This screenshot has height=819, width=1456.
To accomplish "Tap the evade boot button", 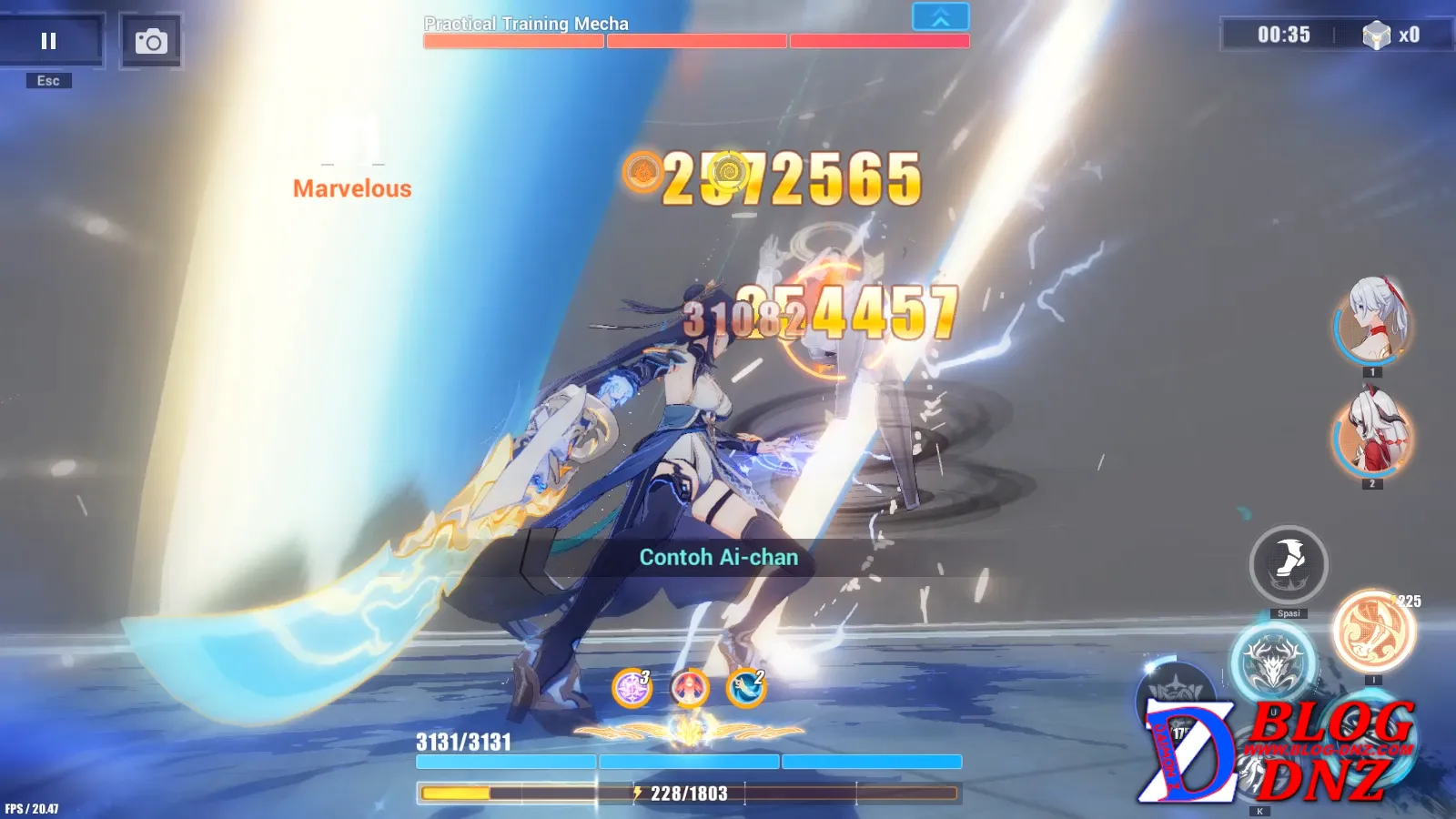I will (x=1289, y=564).
